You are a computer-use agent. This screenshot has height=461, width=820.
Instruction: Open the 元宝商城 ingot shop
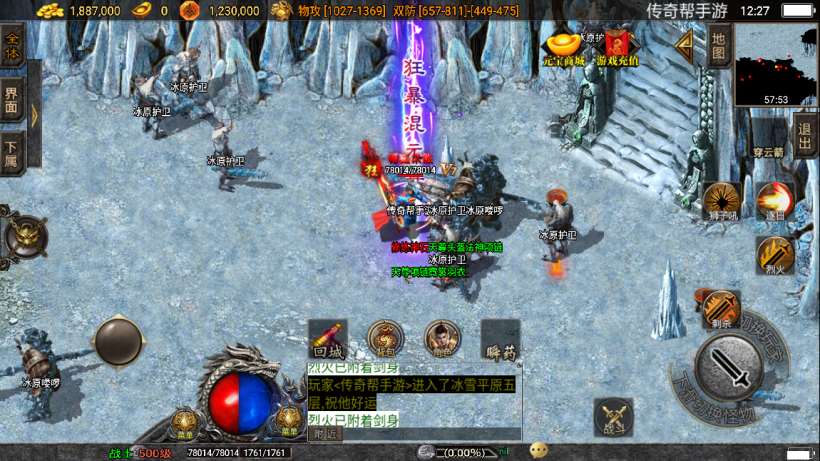click(x=563, y=47)
